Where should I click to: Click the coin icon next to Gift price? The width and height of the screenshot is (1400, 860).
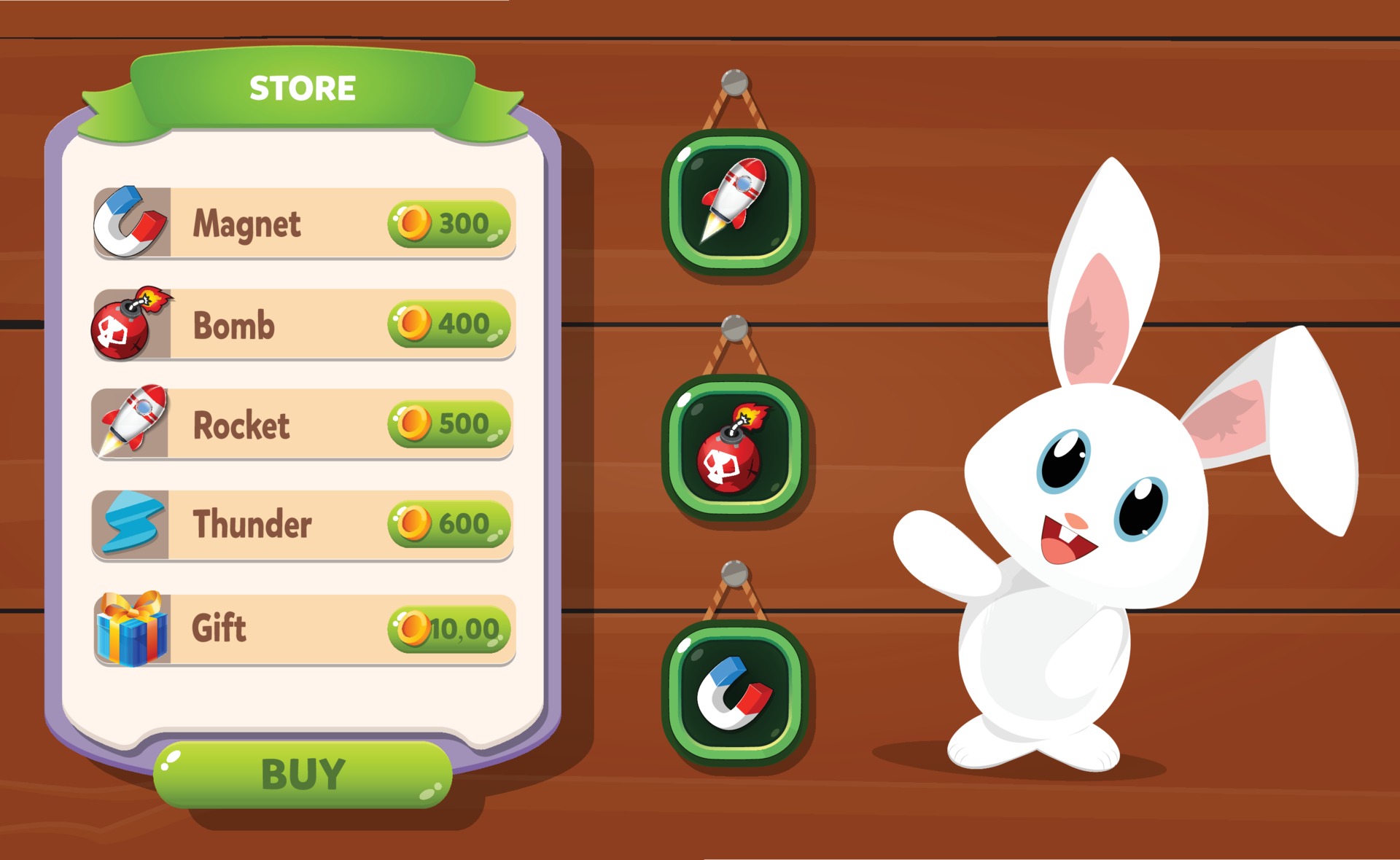pos(413,628)
